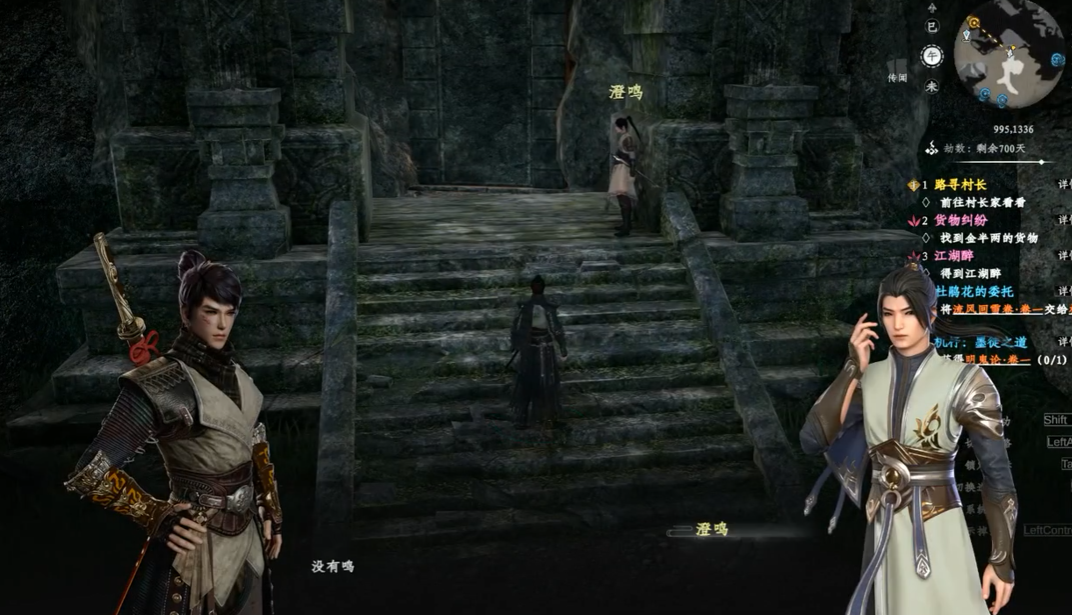1072x615 pixels.
Task: Open details for the 货物纠纷 quest
Action: (x=1064, y=220)
